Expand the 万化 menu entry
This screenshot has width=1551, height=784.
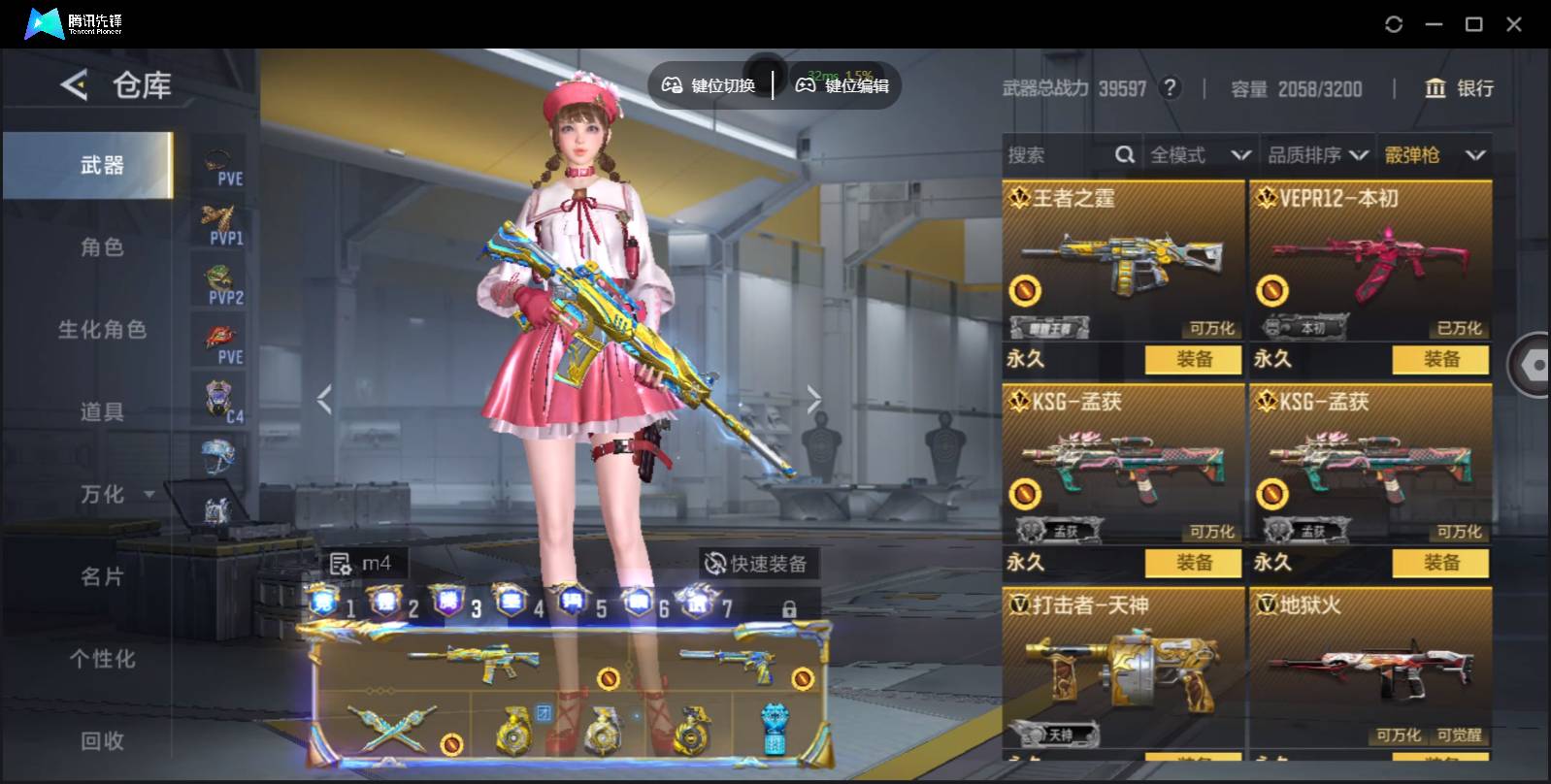[115, 495]
